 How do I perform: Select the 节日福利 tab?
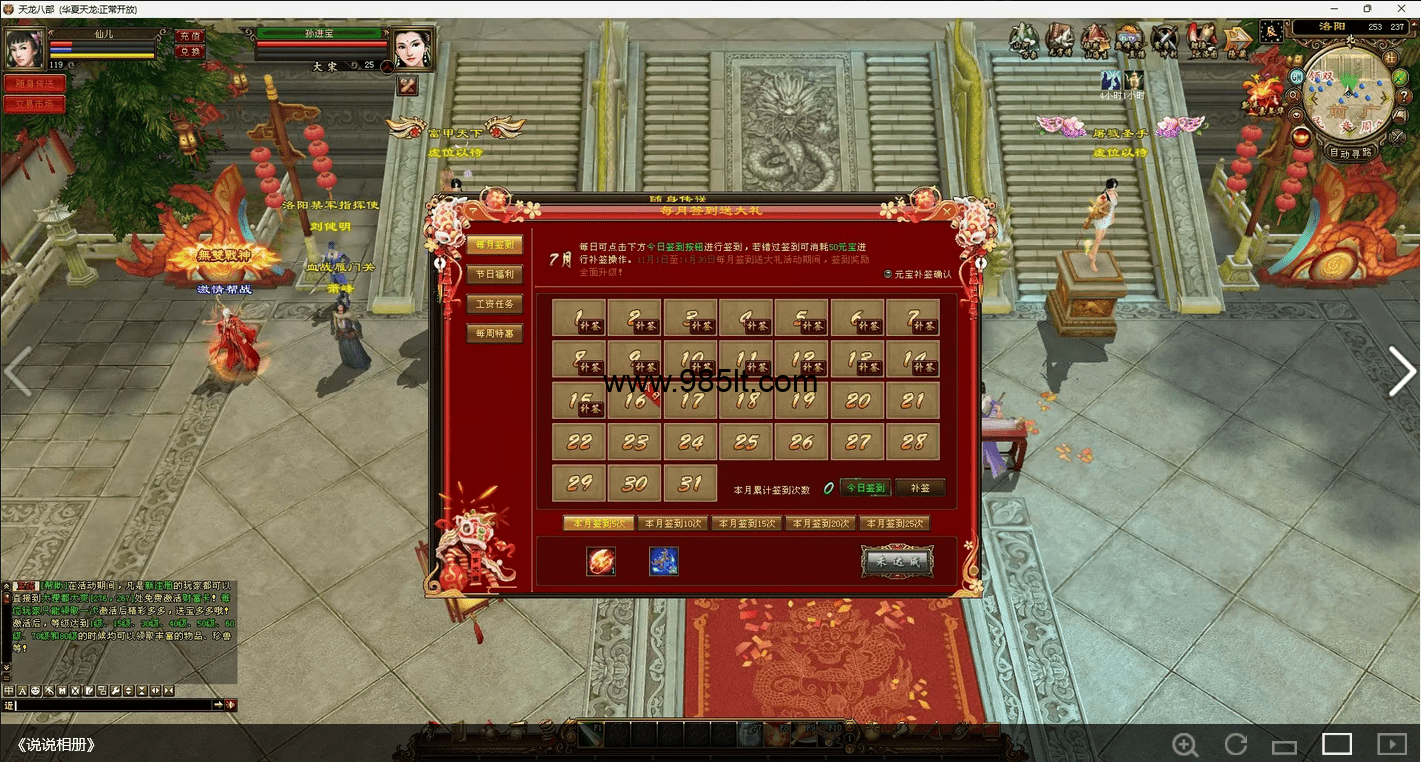point(494,275)
